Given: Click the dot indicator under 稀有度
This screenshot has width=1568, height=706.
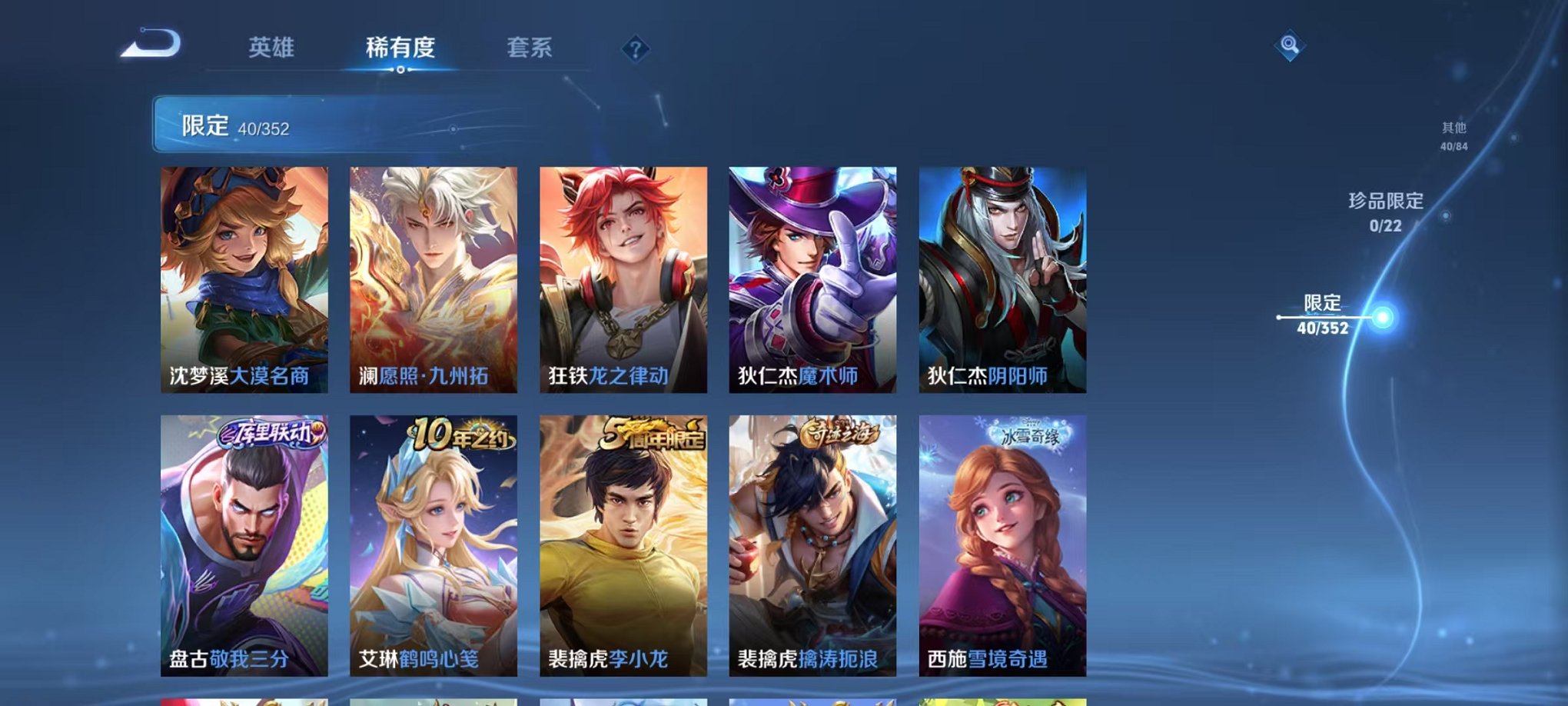Looking at the screenshot, I should pos(400,71).
